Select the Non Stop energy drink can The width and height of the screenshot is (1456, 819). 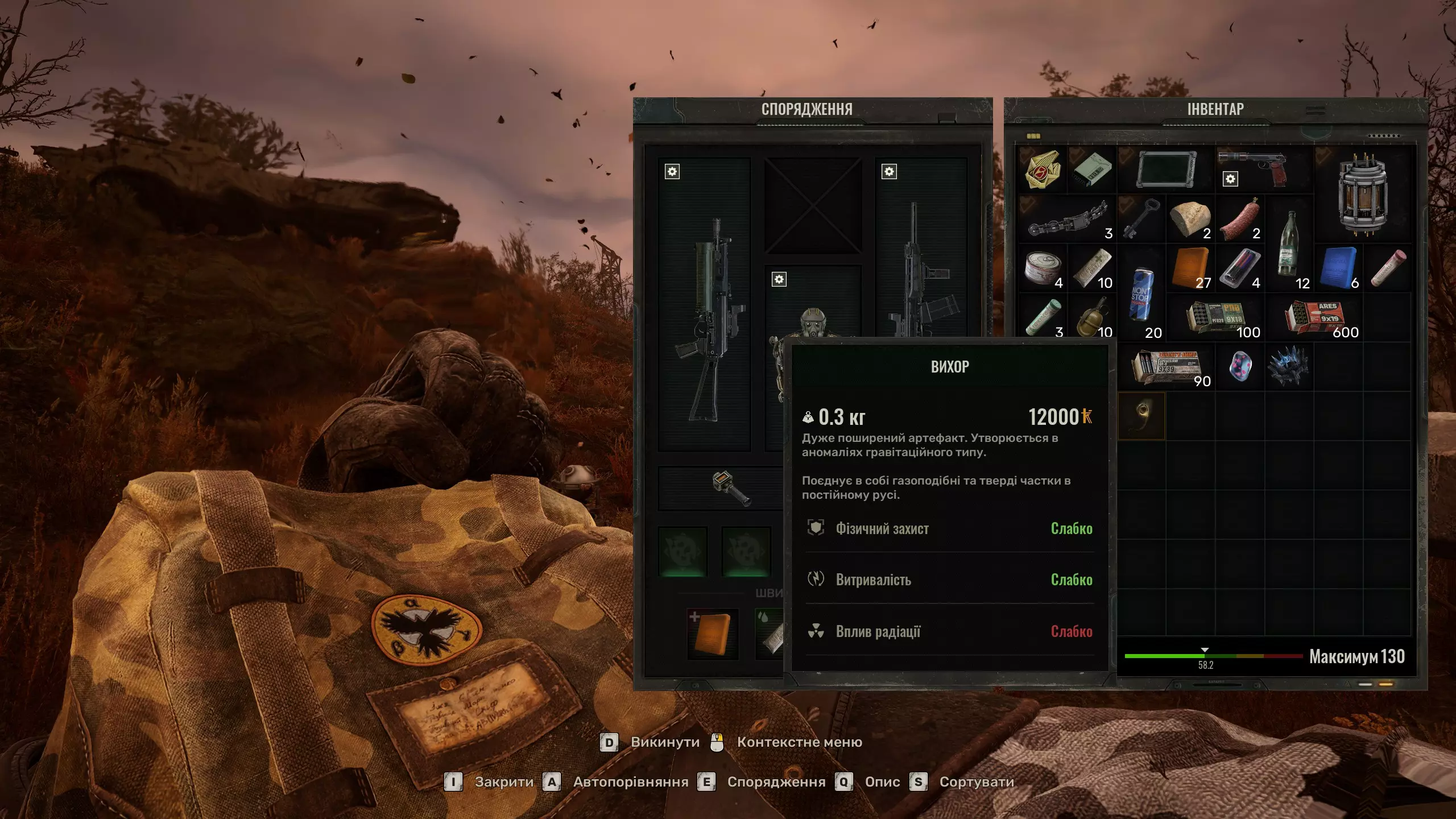(1141, 293)
